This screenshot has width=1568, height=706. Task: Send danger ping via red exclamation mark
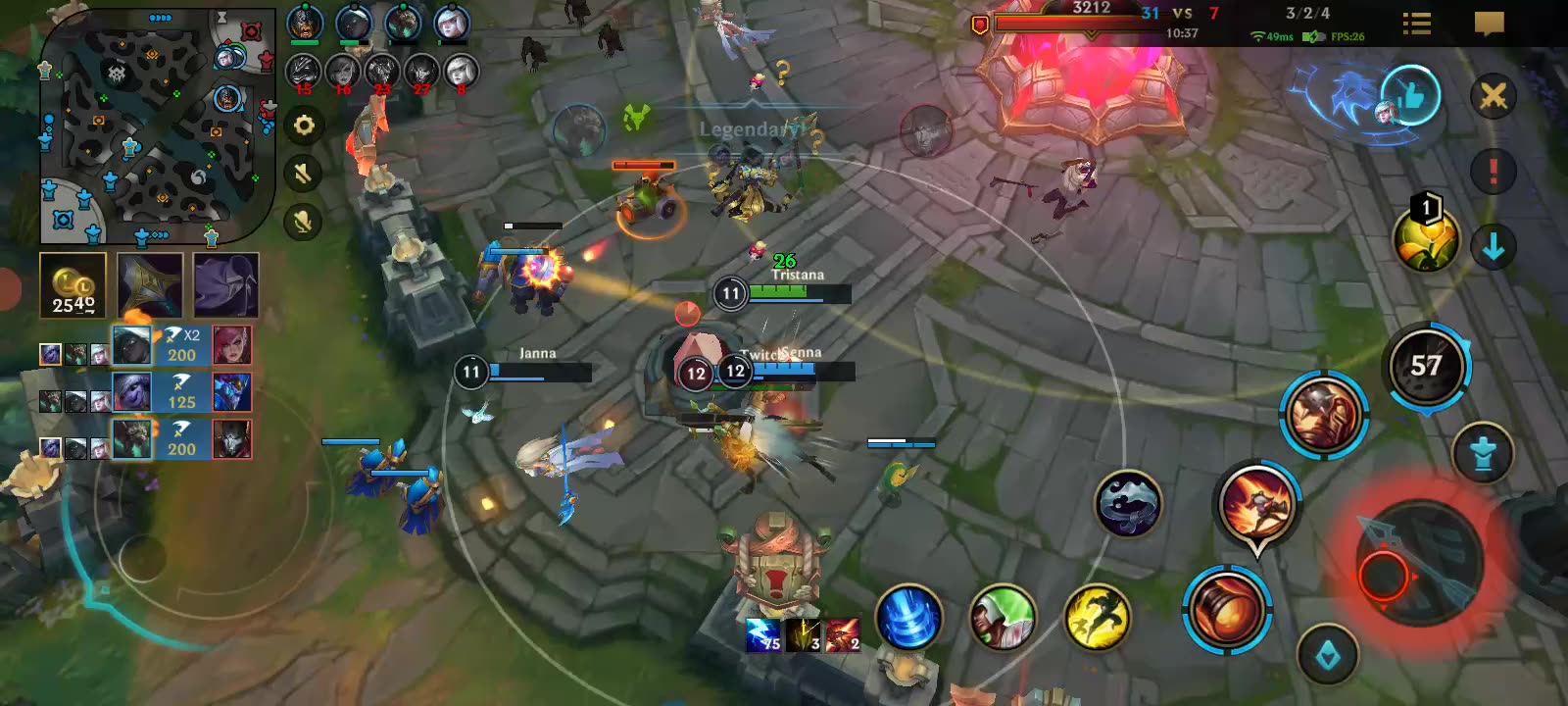tap(1493, 169)
